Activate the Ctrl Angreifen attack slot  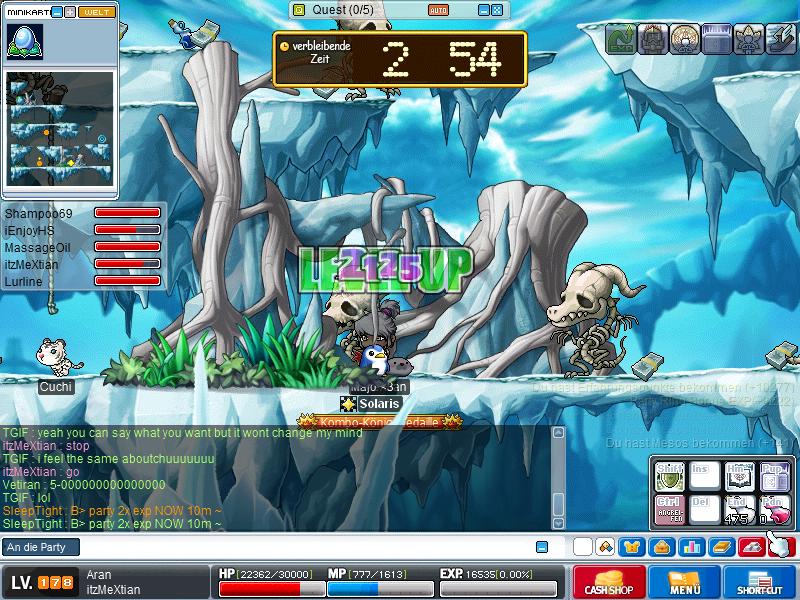point(667,509)
